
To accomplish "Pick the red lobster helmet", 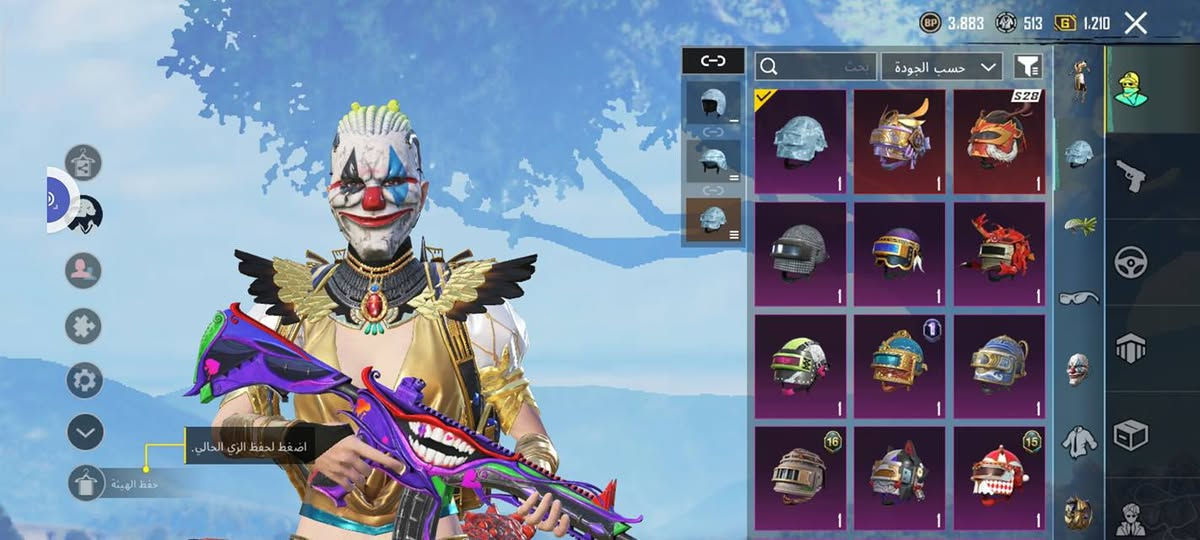I will 999,254.
